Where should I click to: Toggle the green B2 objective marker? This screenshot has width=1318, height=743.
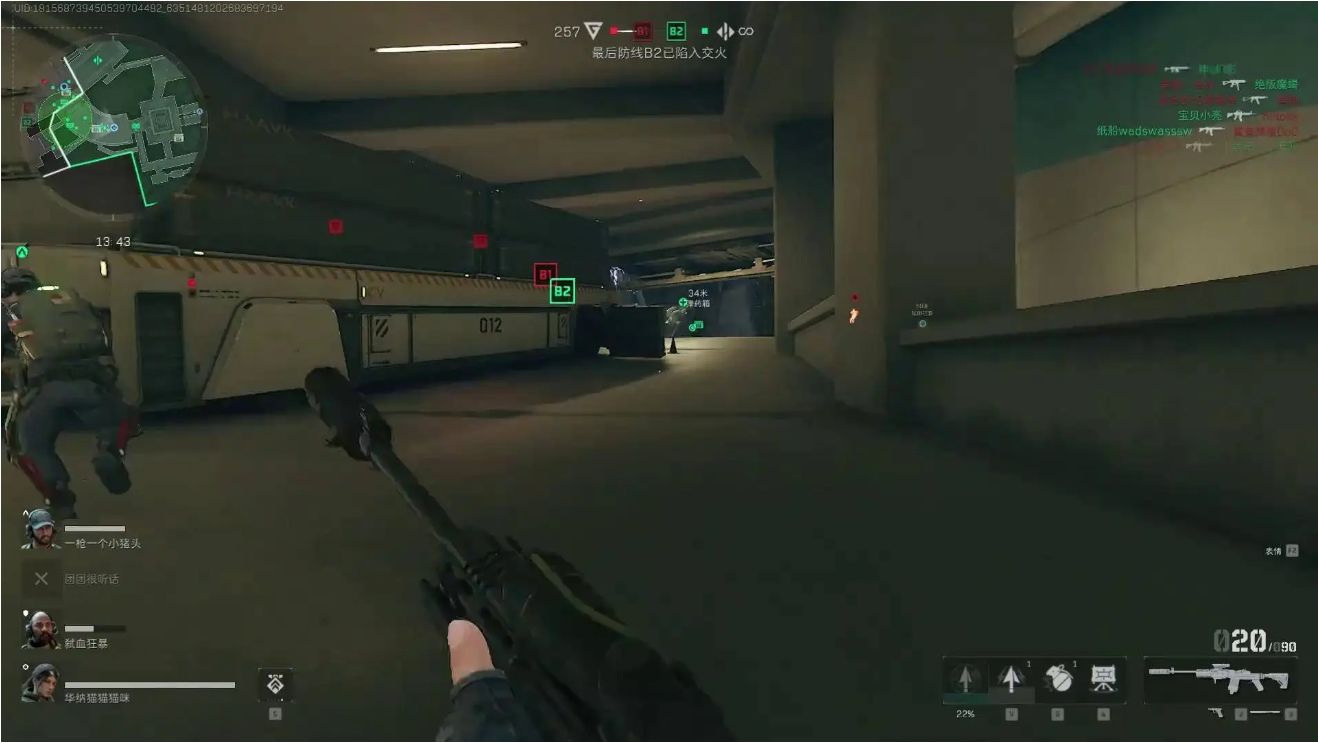point(561,293)
